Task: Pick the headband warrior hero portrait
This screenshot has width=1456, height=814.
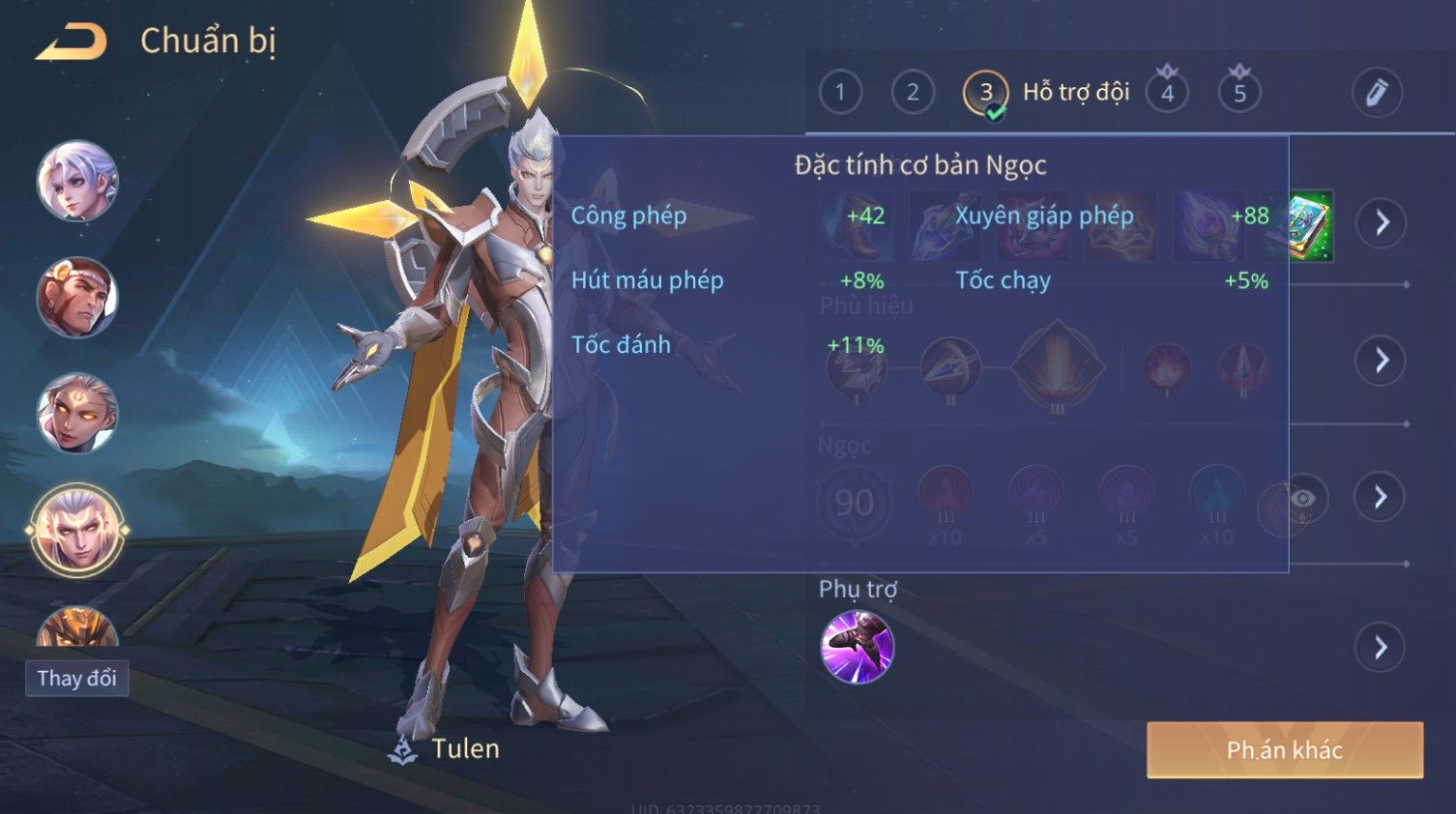Action: pyautogui.click(x=77, y=297)
